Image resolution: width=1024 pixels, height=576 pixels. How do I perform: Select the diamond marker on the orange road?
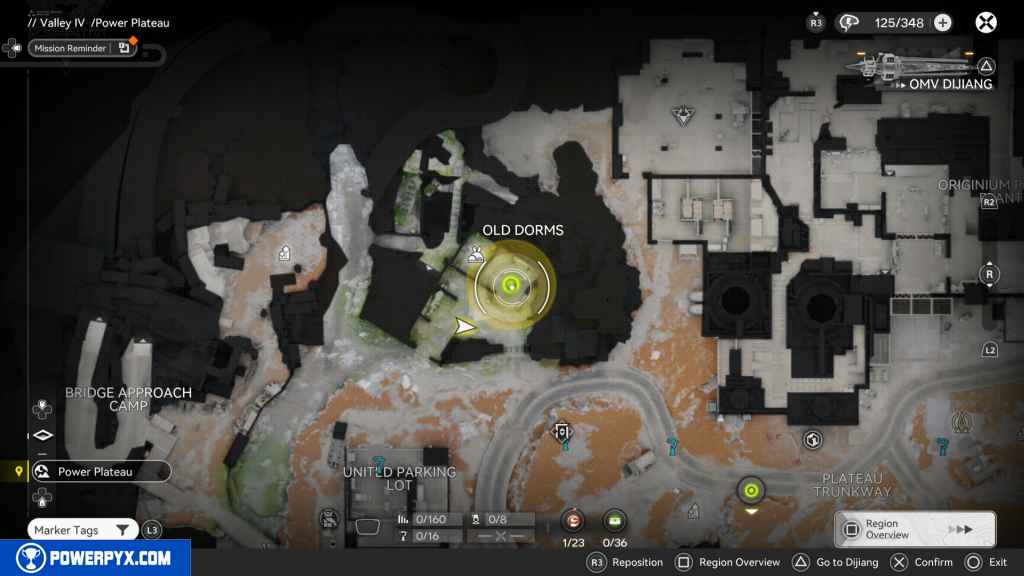[x=562, y=431]
